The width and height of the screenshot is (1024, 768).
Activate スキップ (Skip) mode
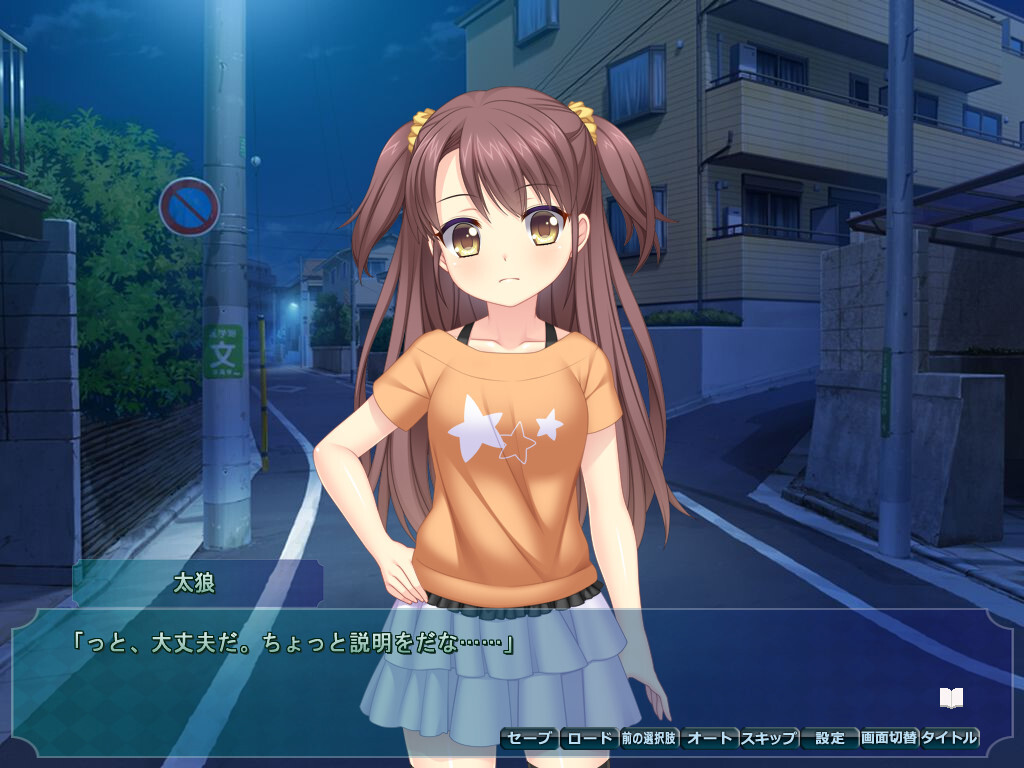769,739
